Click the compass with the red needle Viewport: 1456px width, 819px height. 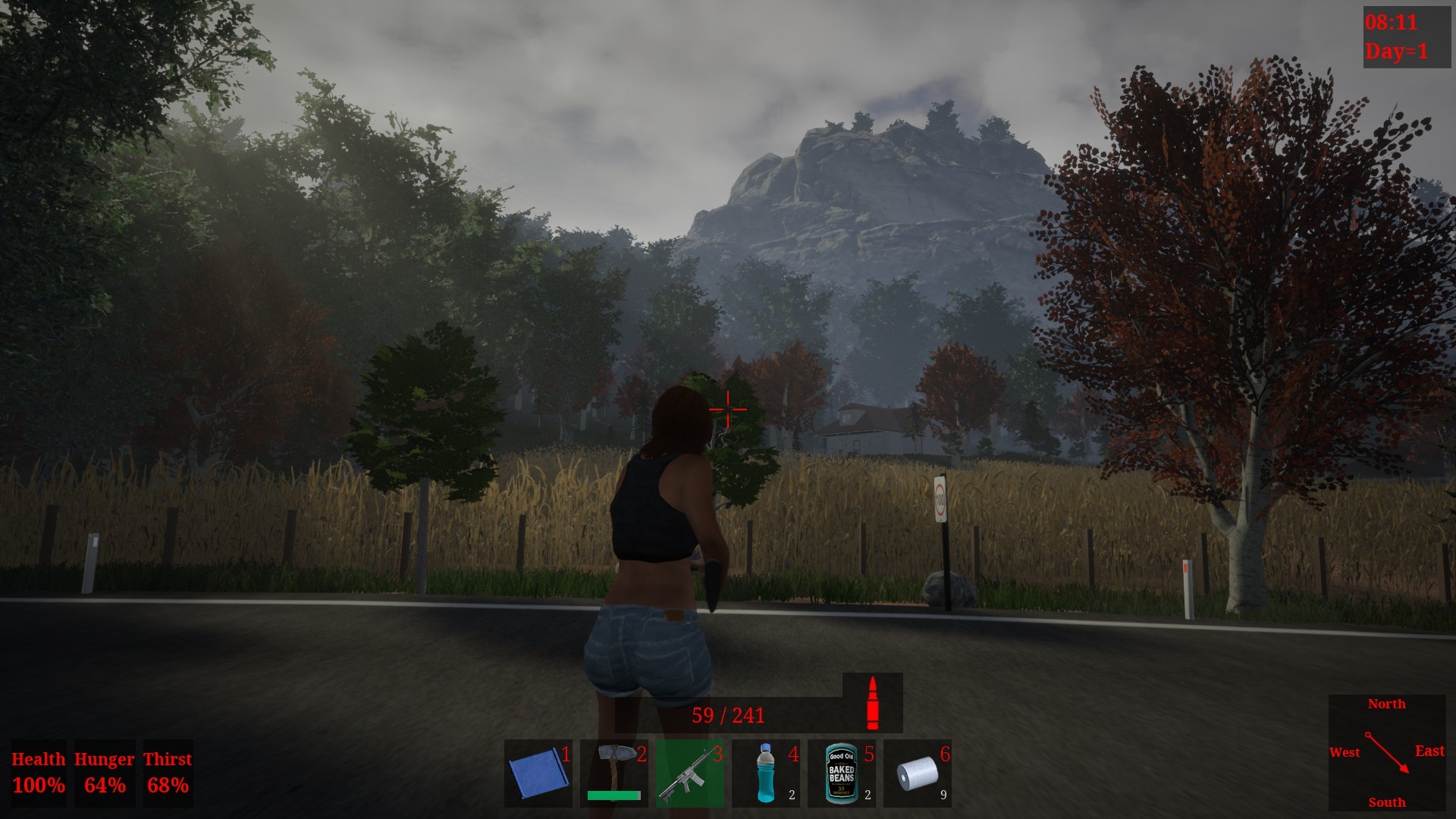[1387, 752]
